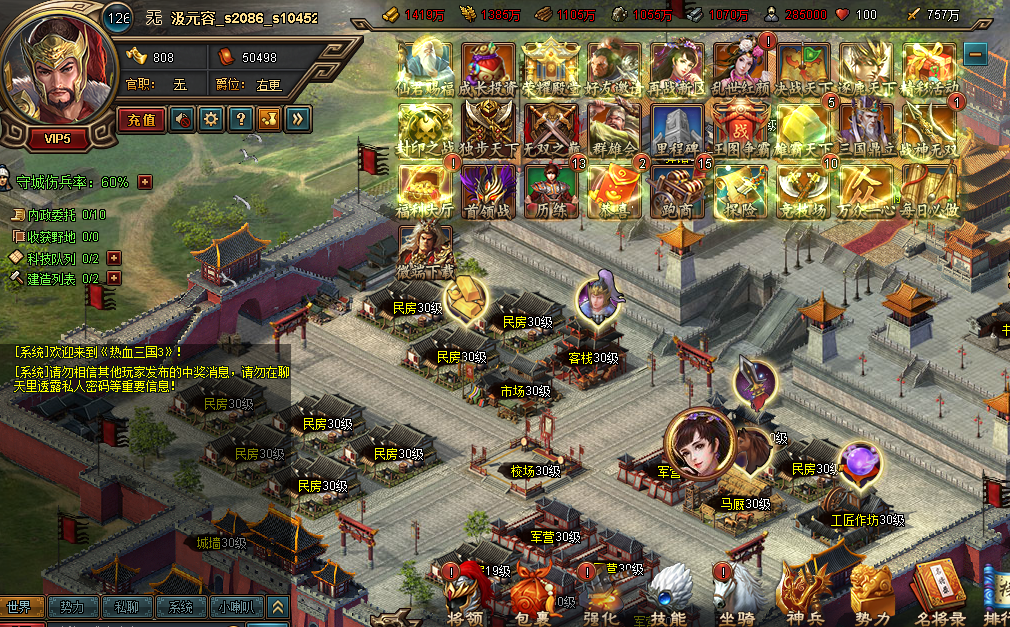Toggle the sound mute speaker icon
Screen dimensions: 1010x627
(x=184, y=120)
